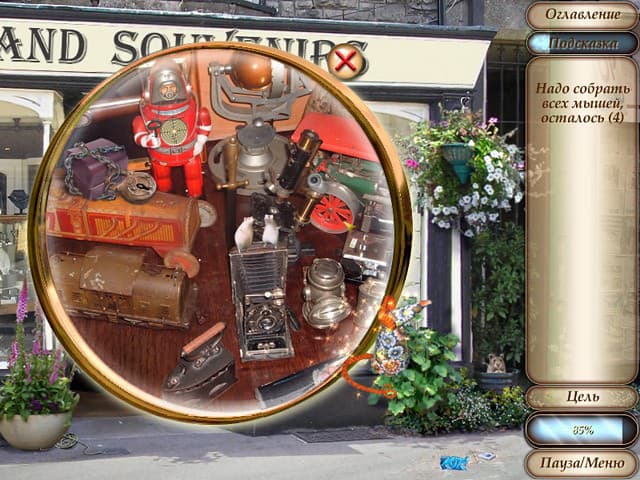The width and height of the screenshot is (640, 480).
Task: Close the magnified view with red X
Action: pyautogui.click(x=345, y=62)
